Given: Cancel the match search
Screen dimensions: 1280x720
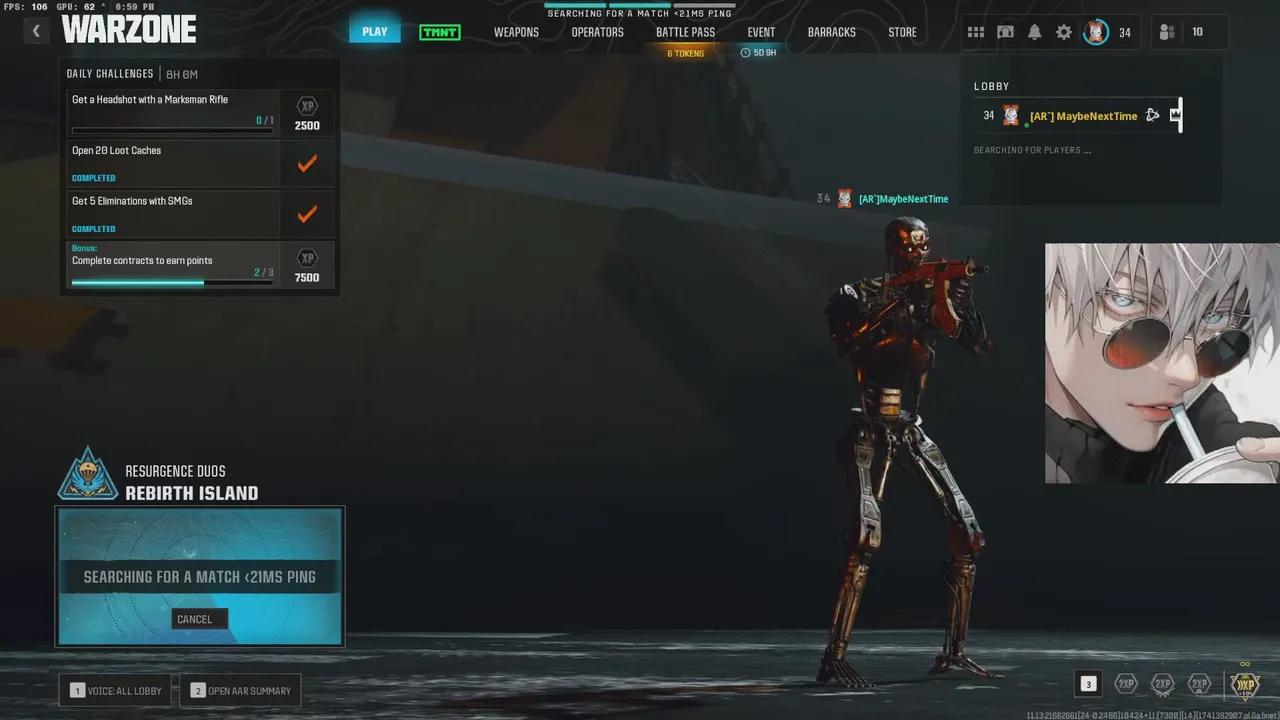Looking at the screenshot, I should (x=194, y=619).
